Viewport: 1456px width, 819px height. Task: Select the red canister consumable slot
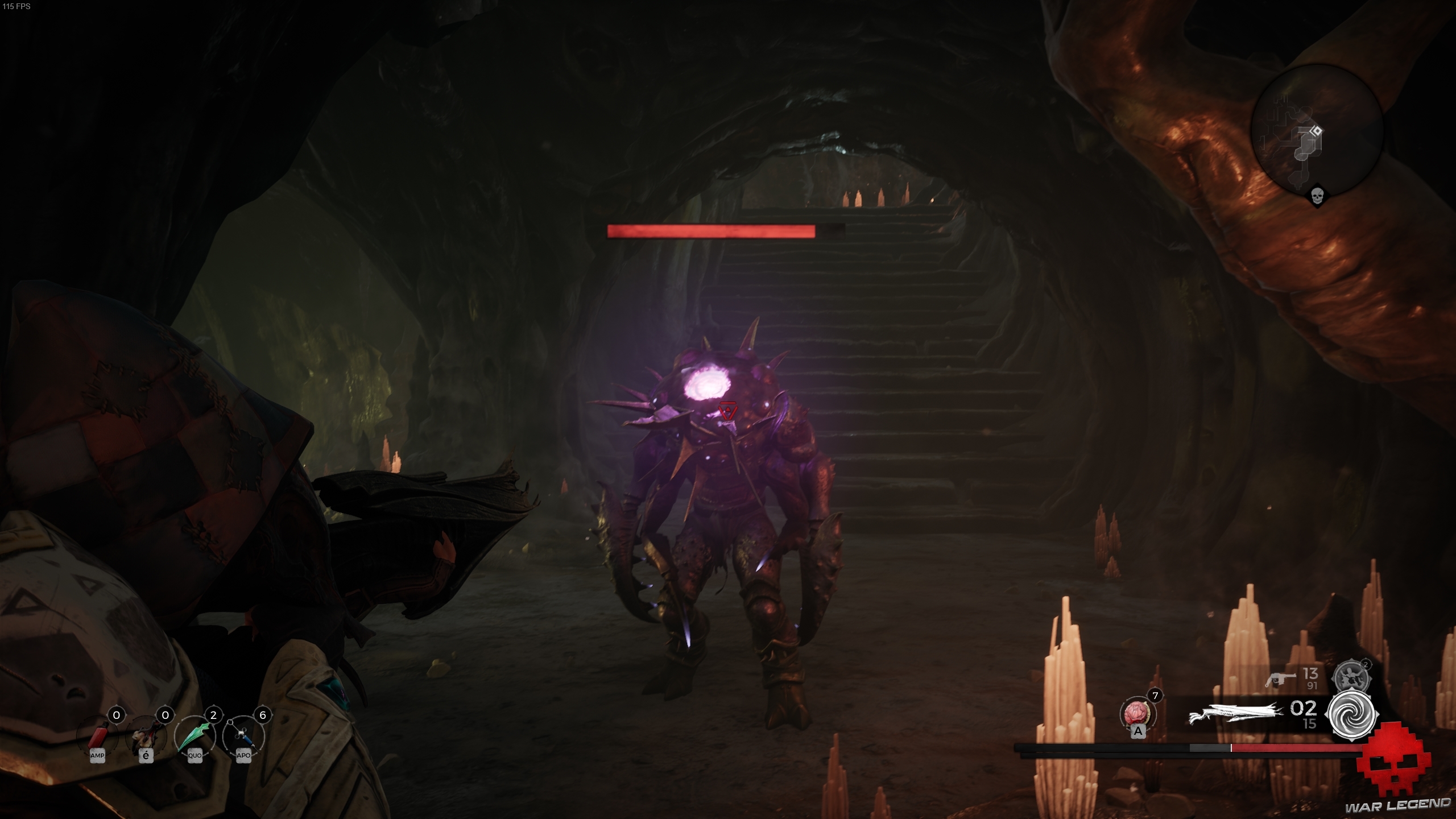pyautogui.click(x=97, y=737)
